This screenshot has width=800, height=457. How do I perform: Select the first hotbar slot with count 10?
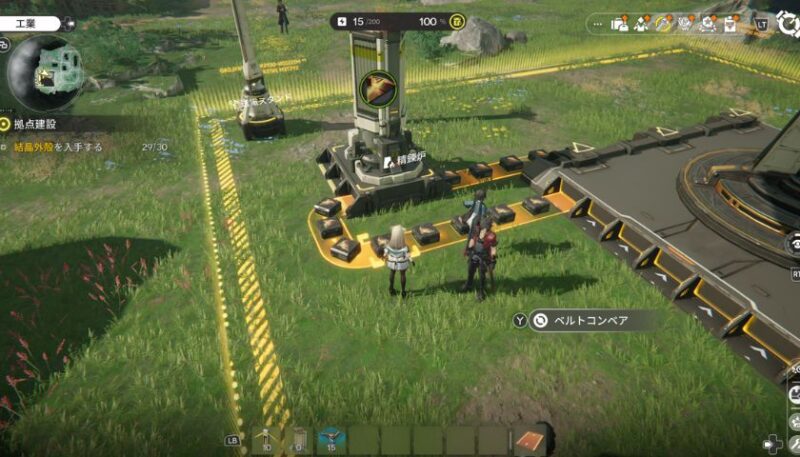(267, 439)
